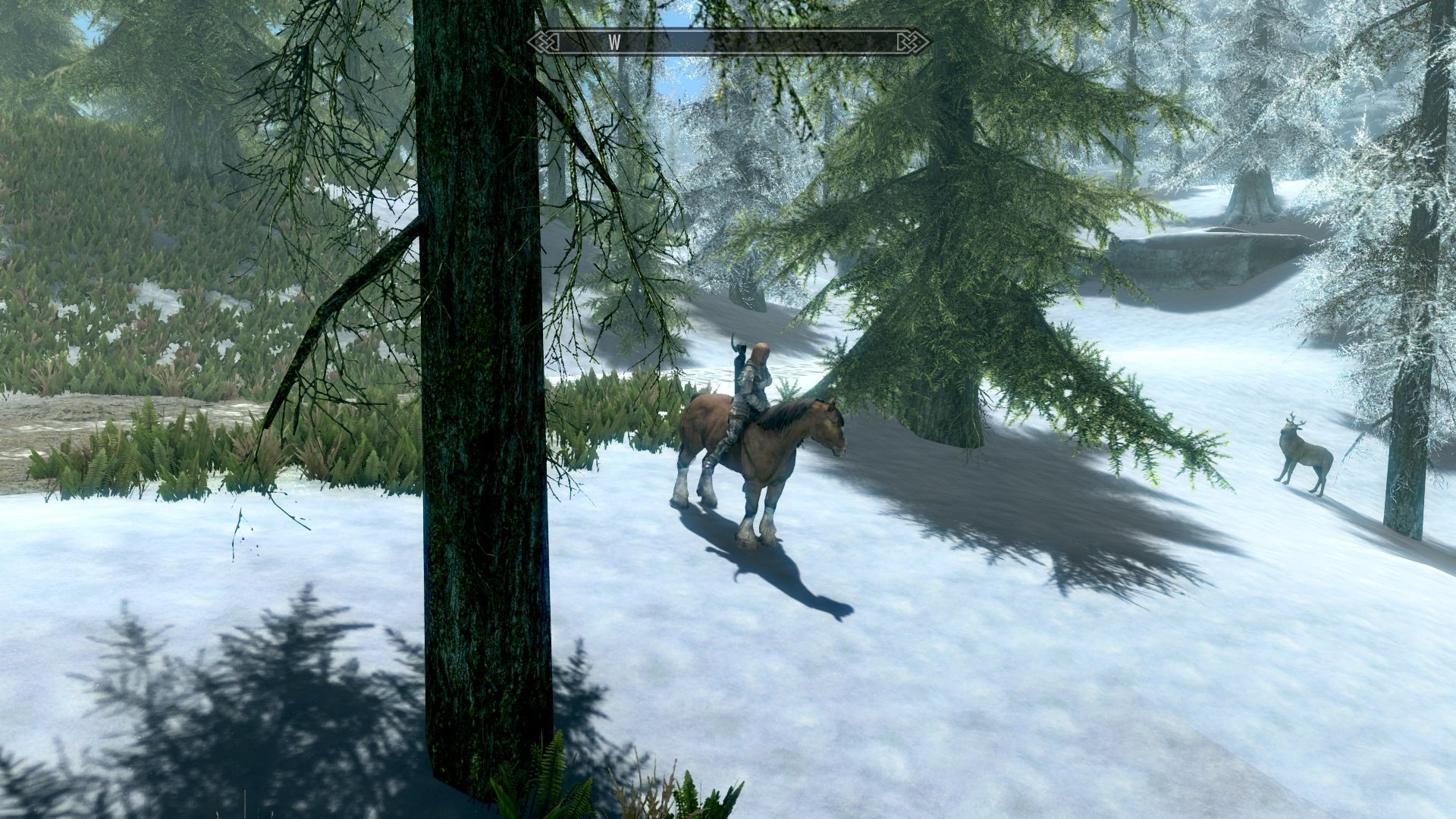The width and height of the screenshot is (1456, 819).
Task: Click the W marker on the compass
Action: [x=615, y=43]
